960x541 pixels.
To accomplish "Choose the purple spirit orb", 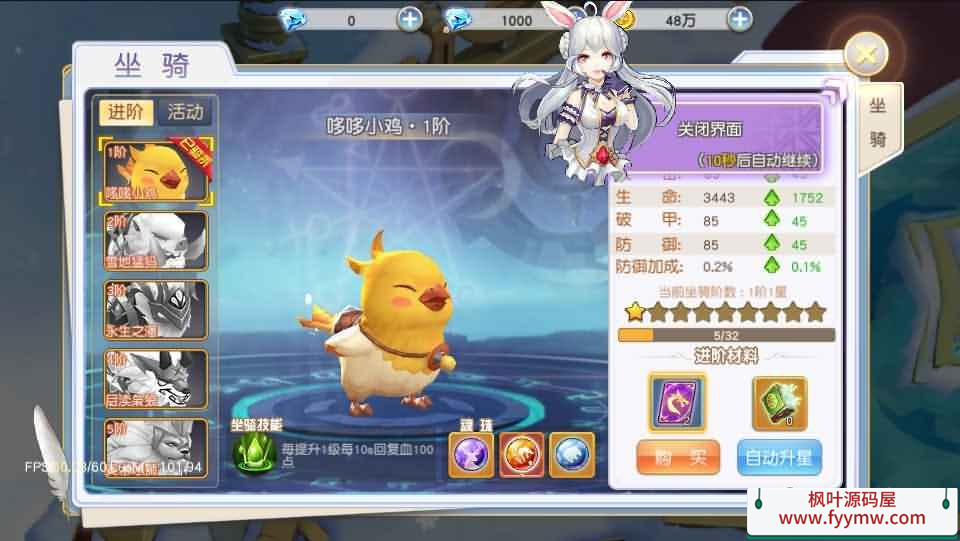I will tap(470, 455).
